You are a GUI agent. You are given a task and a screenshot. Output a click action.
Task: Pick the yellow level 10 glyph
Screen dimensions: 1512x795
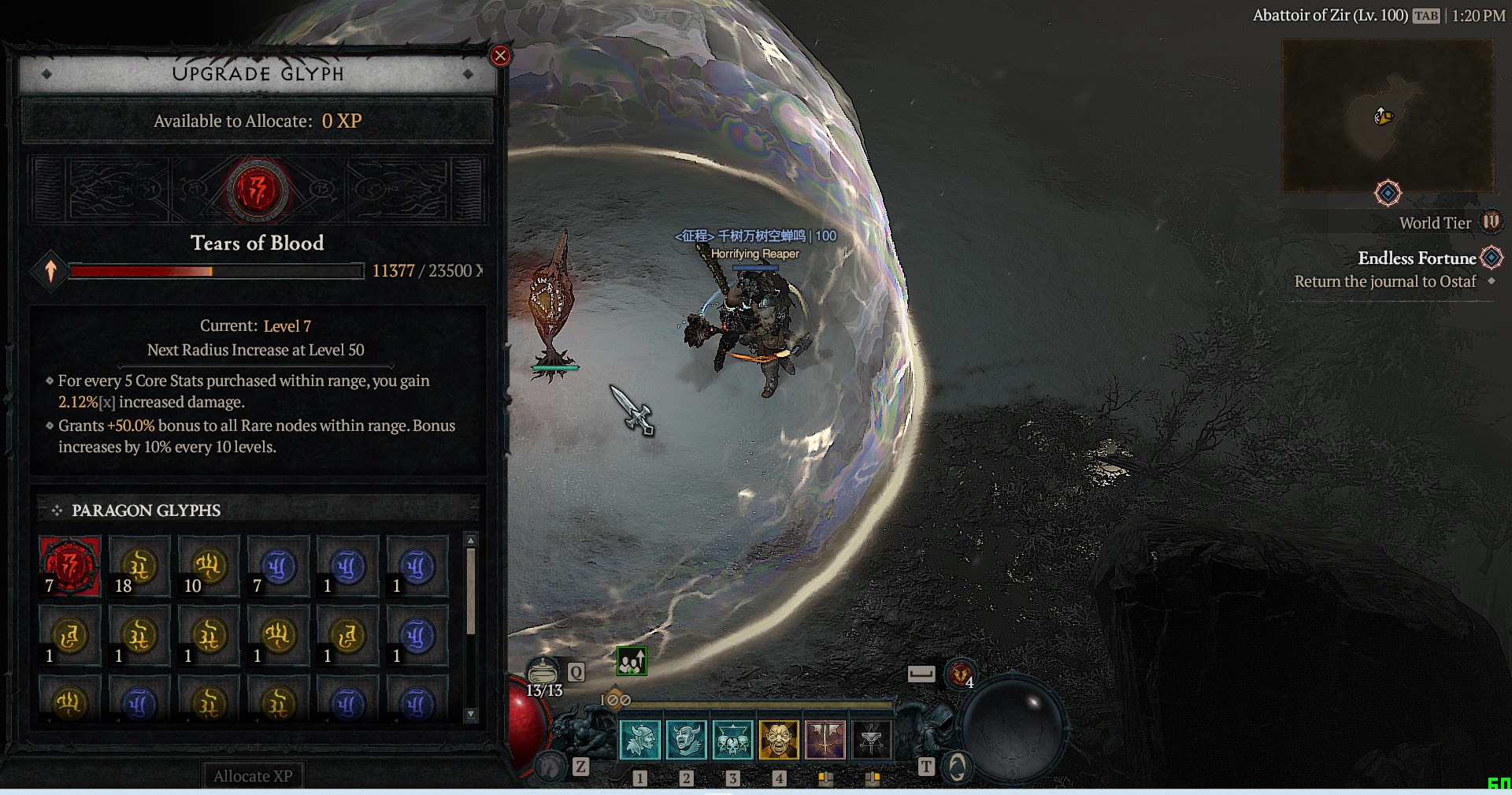click(x=209, y=566)
